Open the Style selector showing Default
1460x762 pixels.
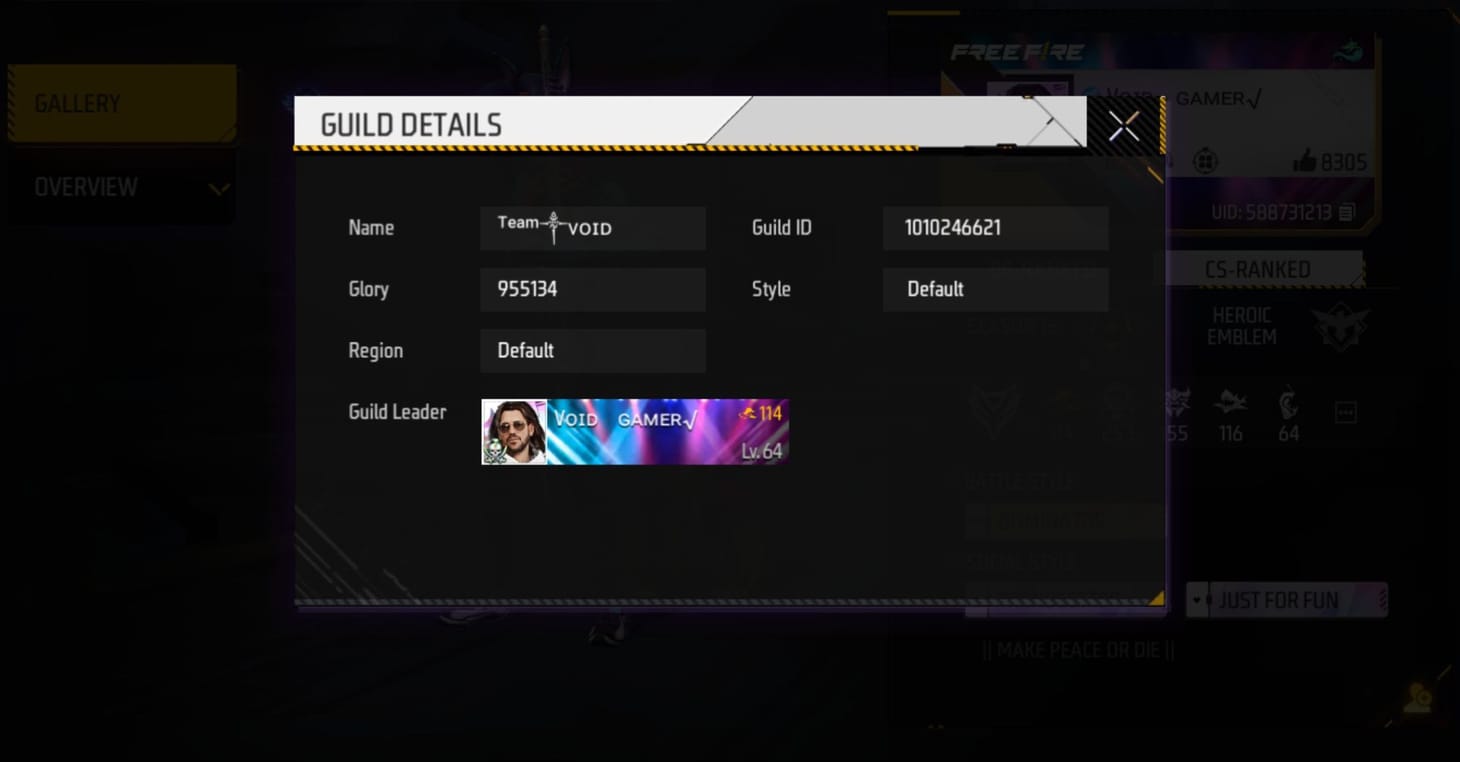995,289
